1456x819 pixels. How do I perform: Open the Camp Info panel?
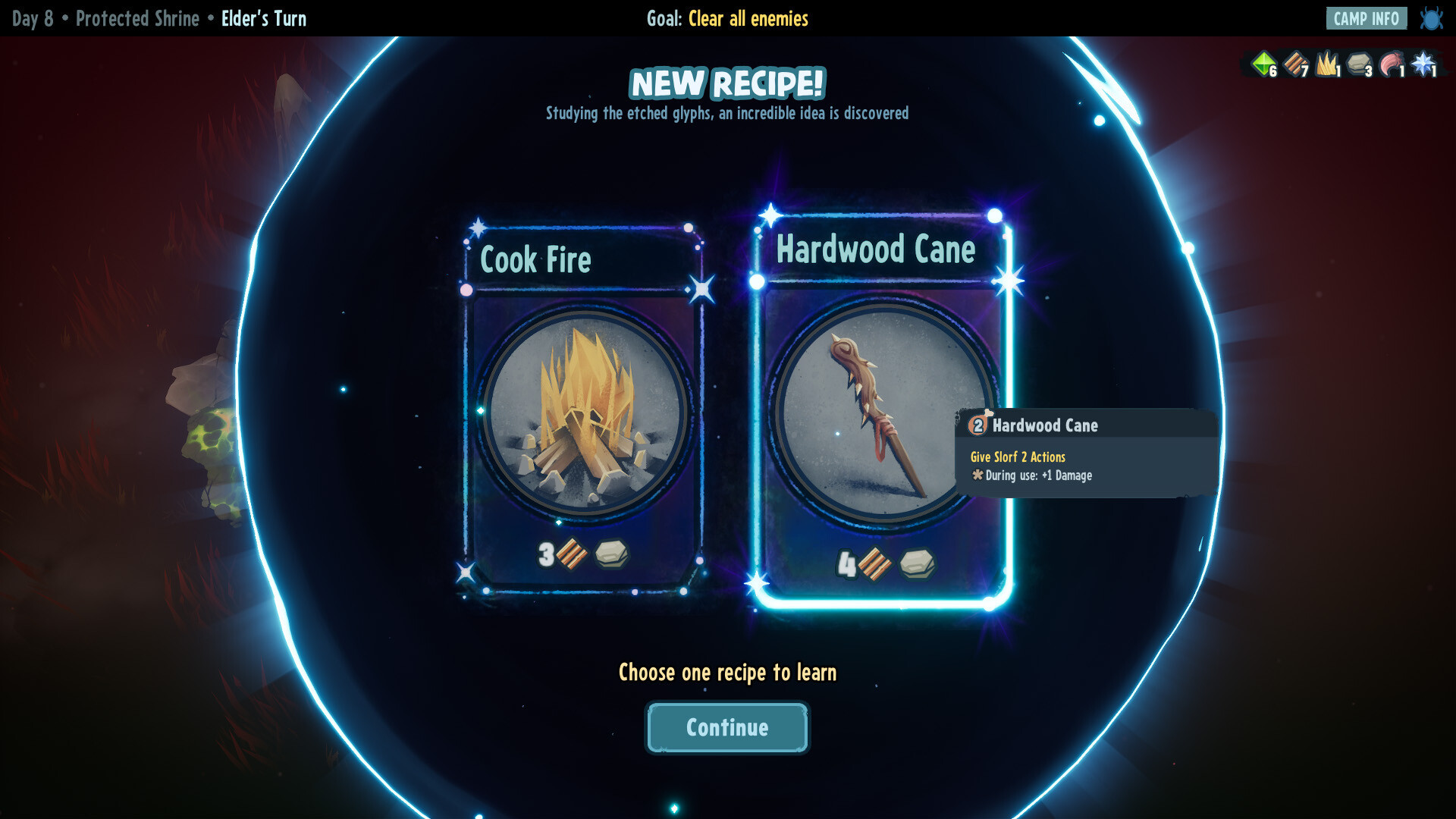(1366, 18)
